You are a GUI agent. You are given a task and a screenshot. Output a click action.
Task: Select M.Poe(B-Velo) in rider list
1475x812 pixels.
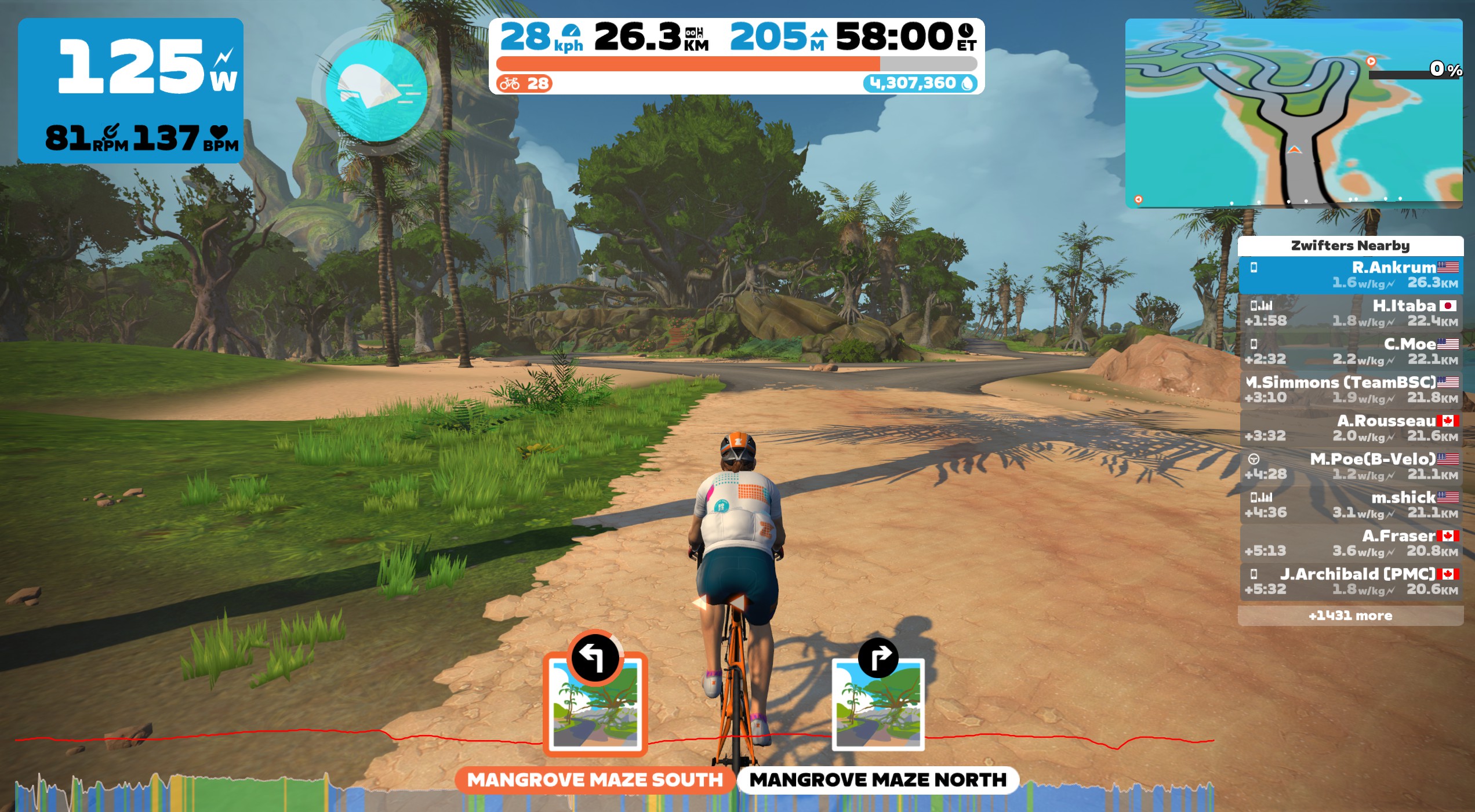click(x=1350, y=467)
